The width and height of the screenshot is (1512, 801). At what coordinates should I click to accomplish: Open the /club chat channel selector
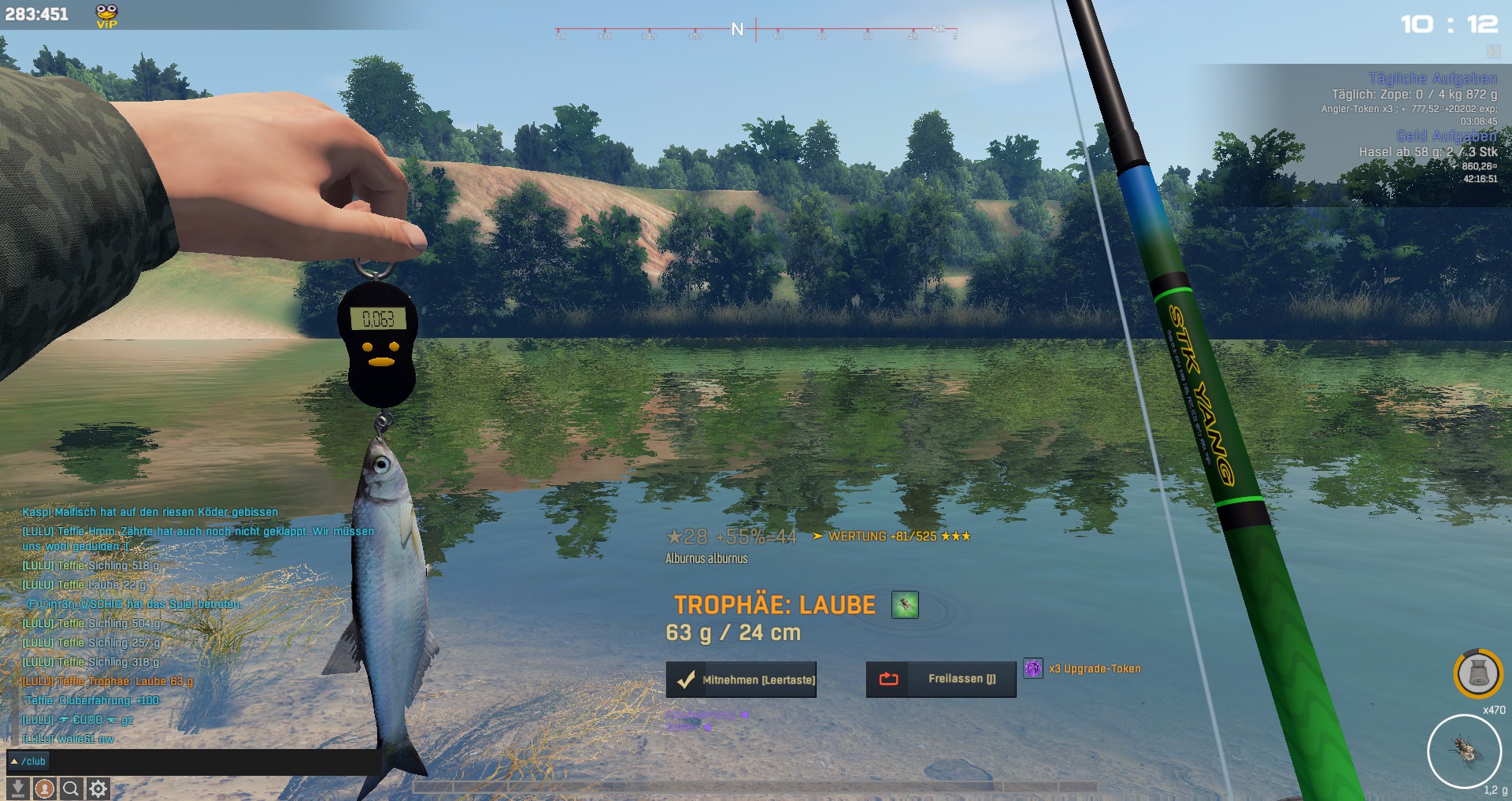coord(28,762)
